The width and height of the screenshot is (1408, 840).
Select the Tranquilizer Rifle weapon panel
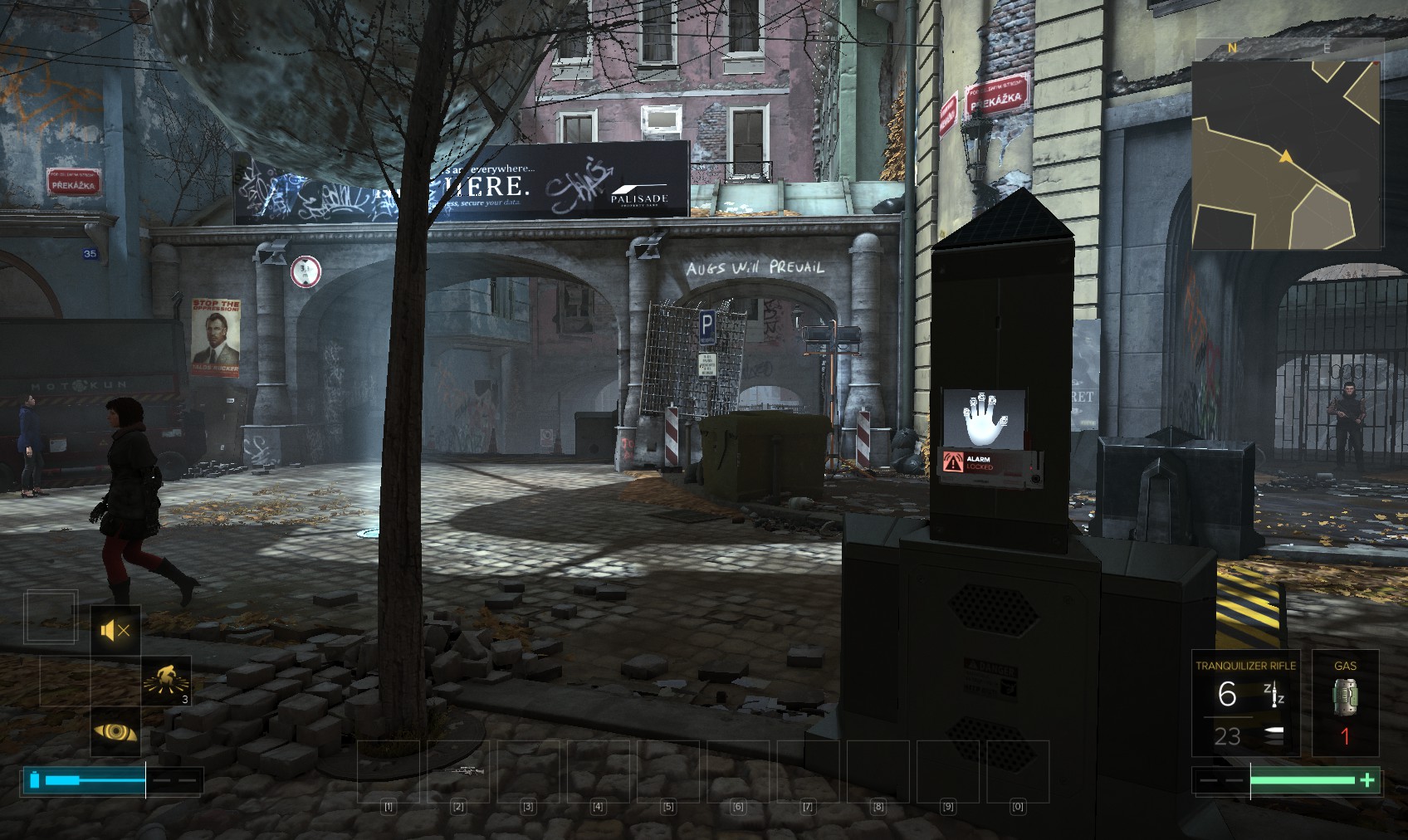click(x=1245, y=703)
